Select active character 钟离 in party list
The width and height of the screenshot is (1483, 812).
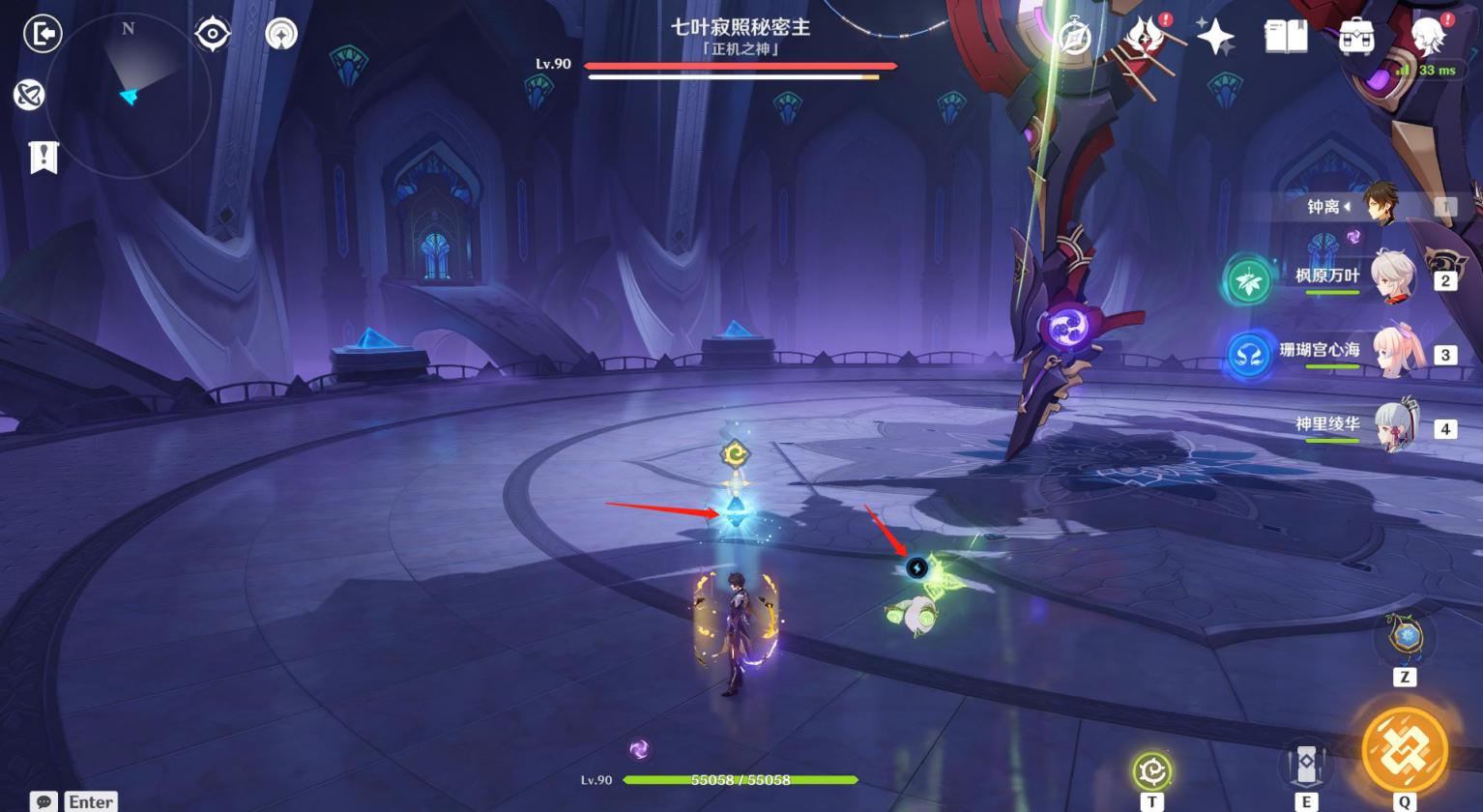tap(1380, 206)
